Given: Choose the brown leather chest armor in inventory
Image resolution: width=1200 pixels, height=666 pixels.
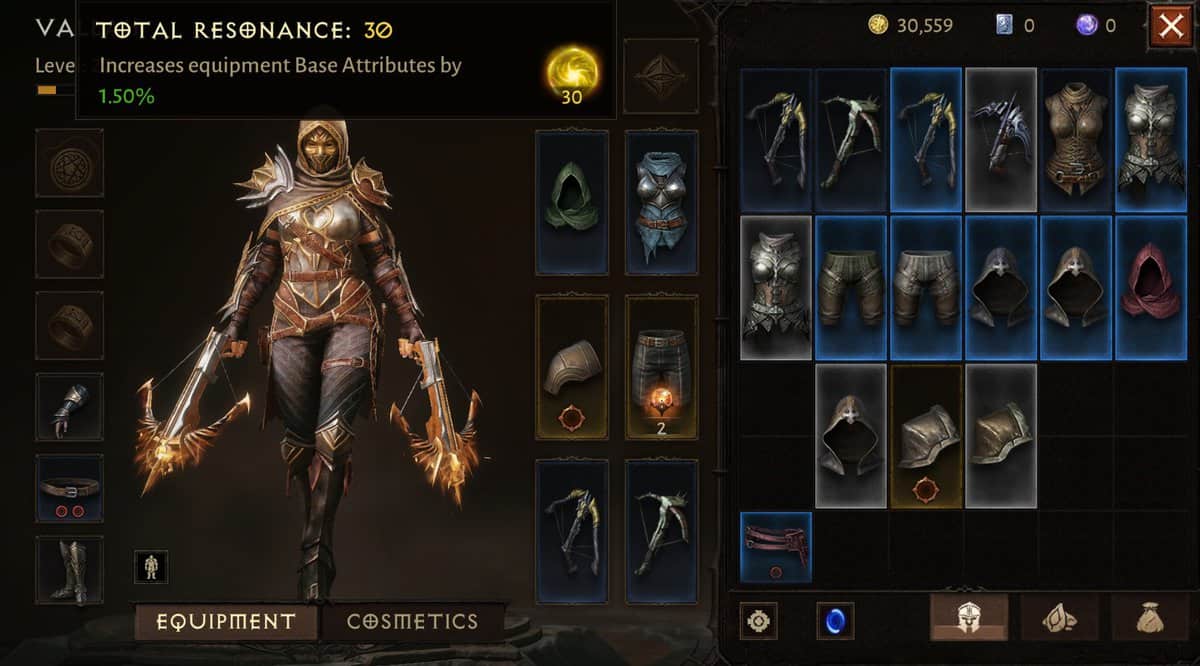Looking at the screenshot, I should 1077,140.
